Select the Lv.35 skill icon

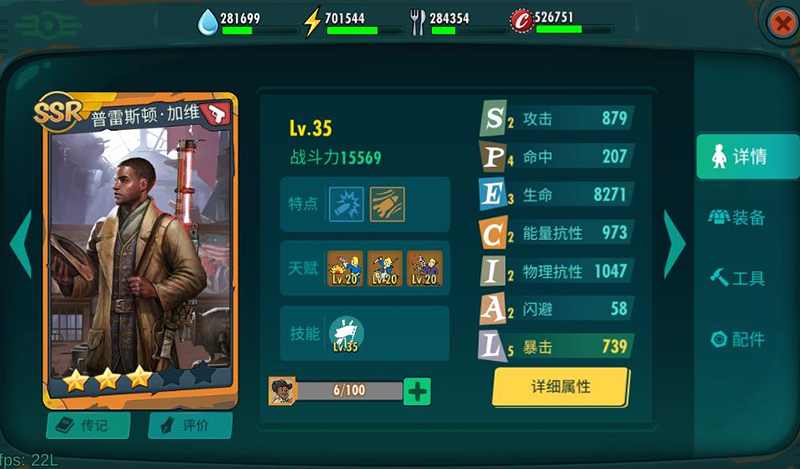pyautogui.click(x=346, y=335)
